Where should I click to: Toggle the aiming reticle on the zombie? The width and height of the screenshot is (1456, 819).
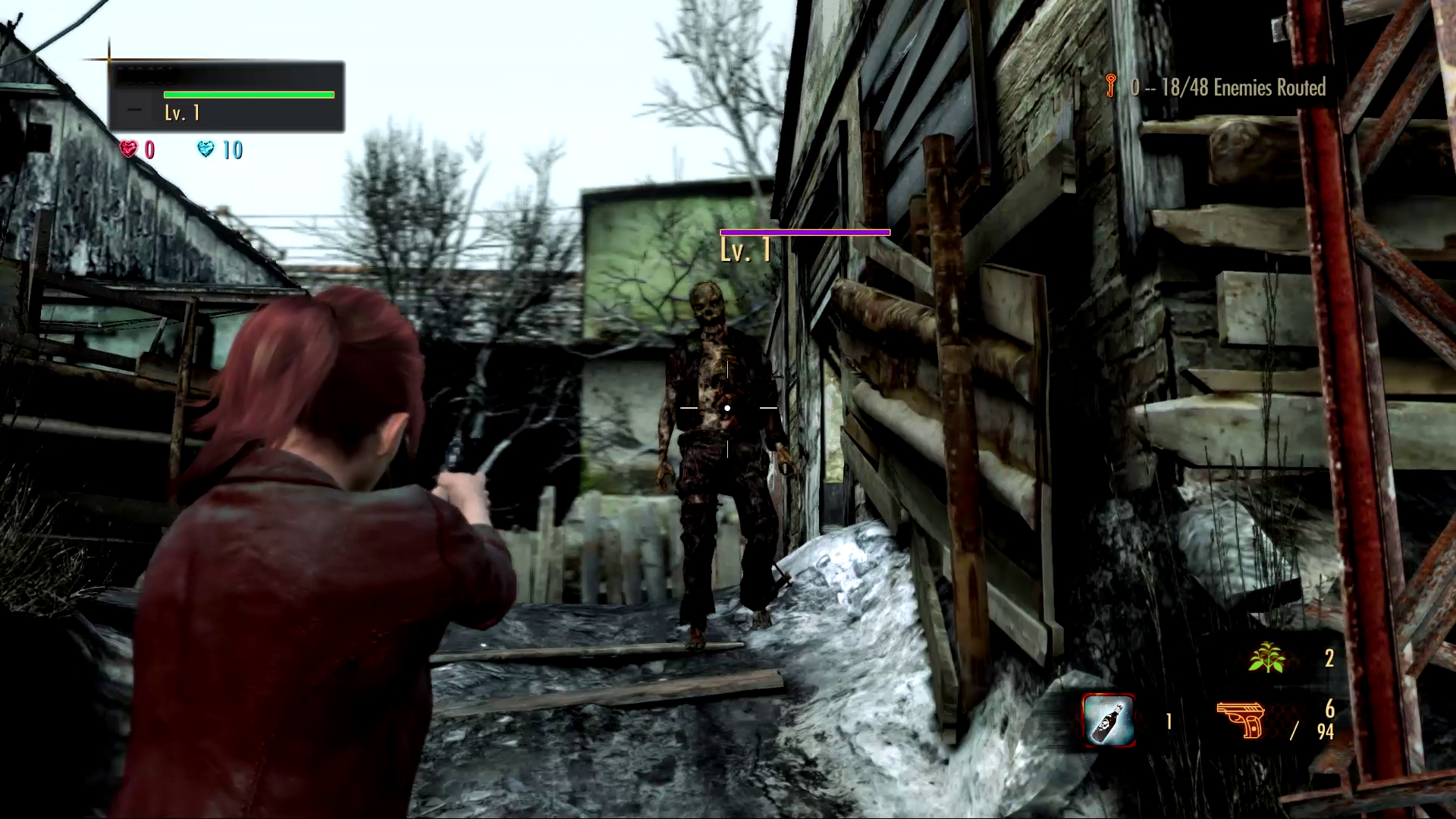(727, 407)
